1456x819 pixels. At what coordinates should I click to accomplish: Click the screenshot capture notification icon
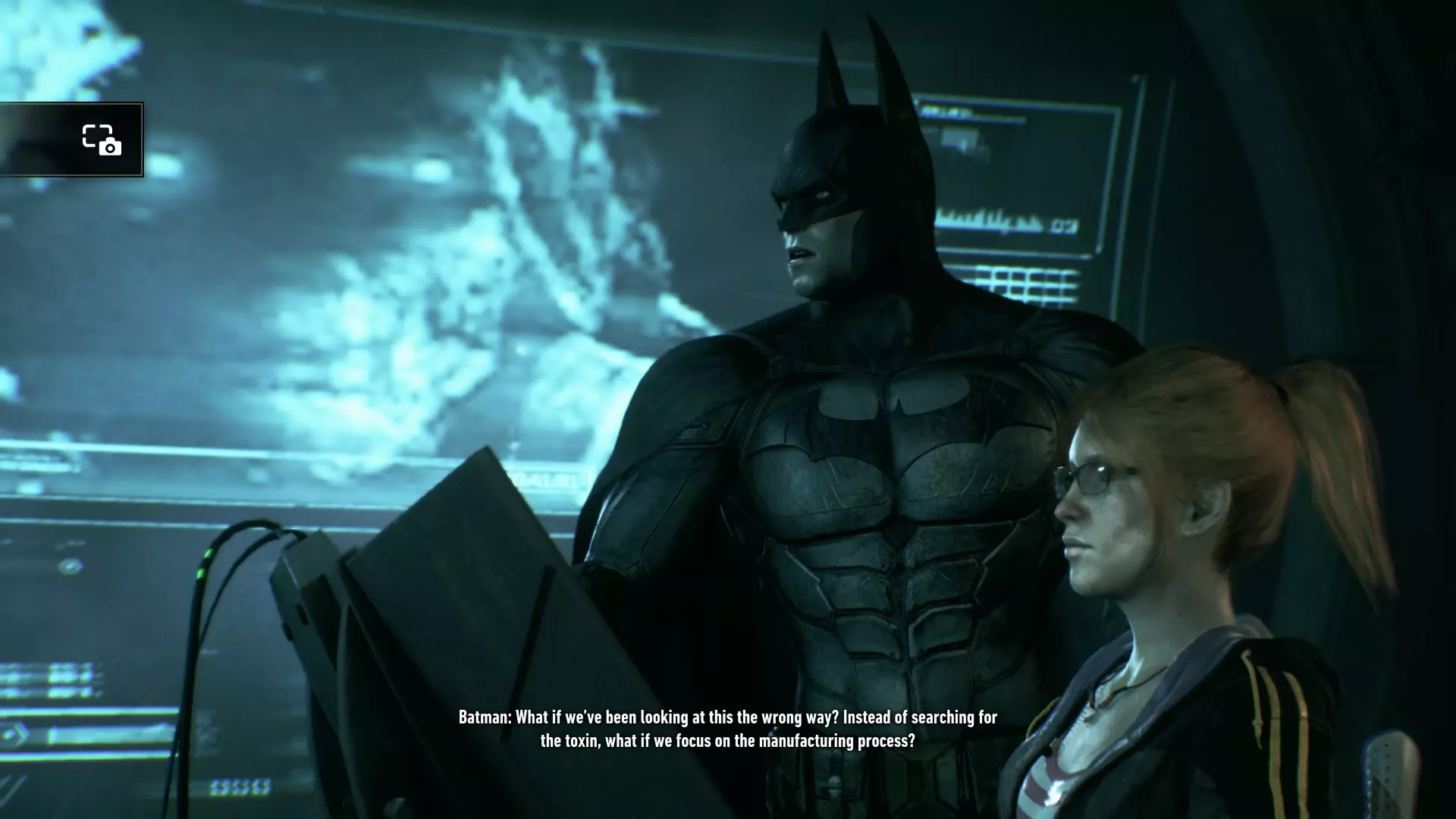pyautogui.click(x=102, y=140)
